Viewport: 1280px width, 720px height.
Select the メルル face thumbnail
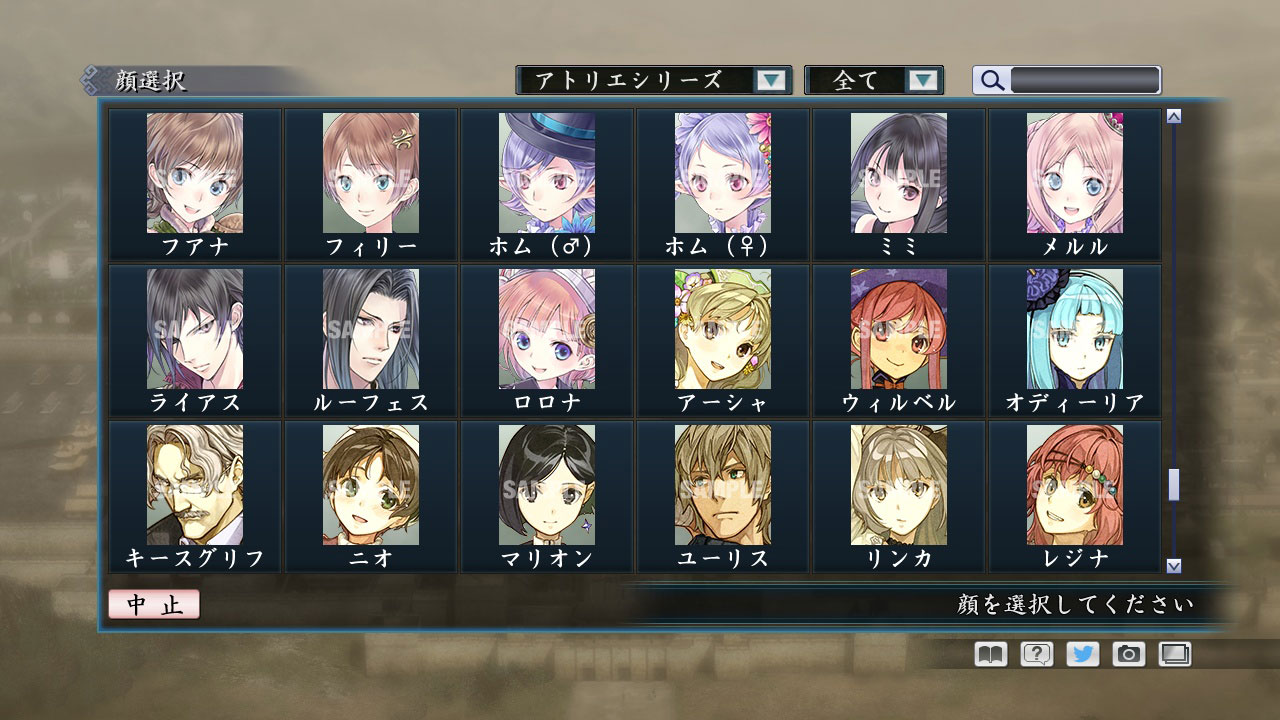1074,178
